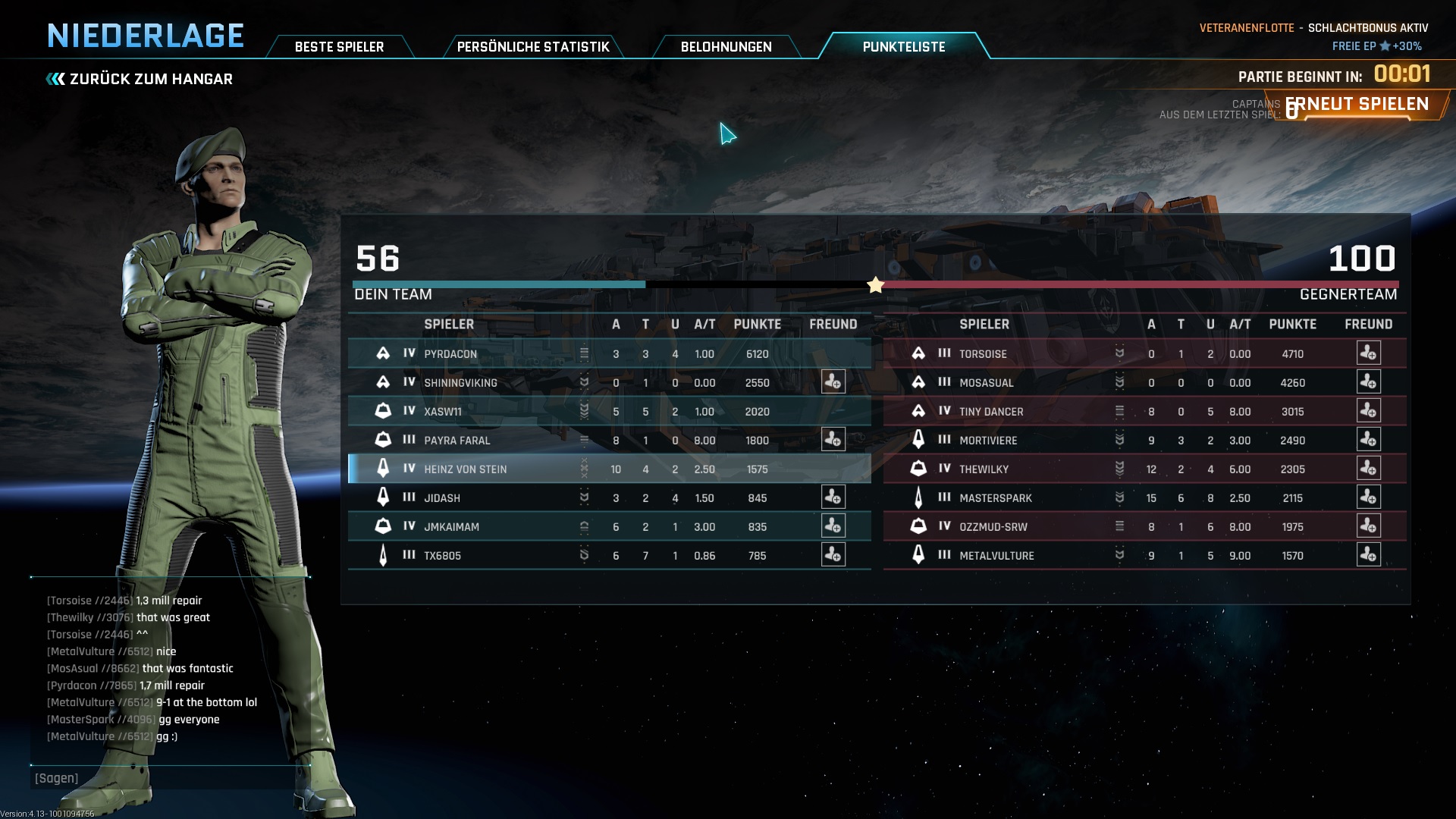This screenshot has height=819, width=1456.
Task: Add Torsoise as a friend
Action: pyautogui.click(x=1368, y=353)
